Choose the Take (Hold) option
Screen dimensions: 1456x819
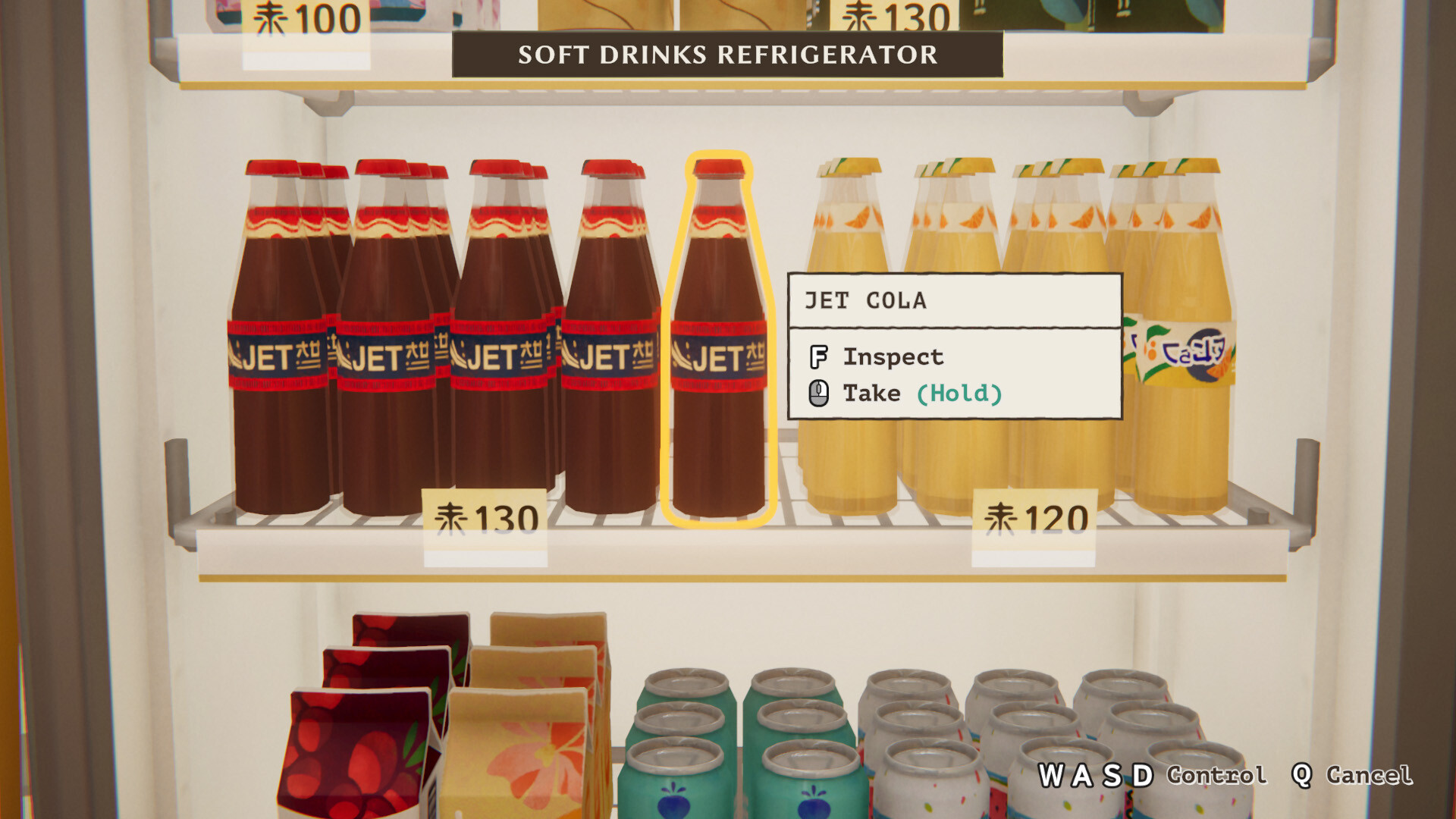(x=924, y=392)
